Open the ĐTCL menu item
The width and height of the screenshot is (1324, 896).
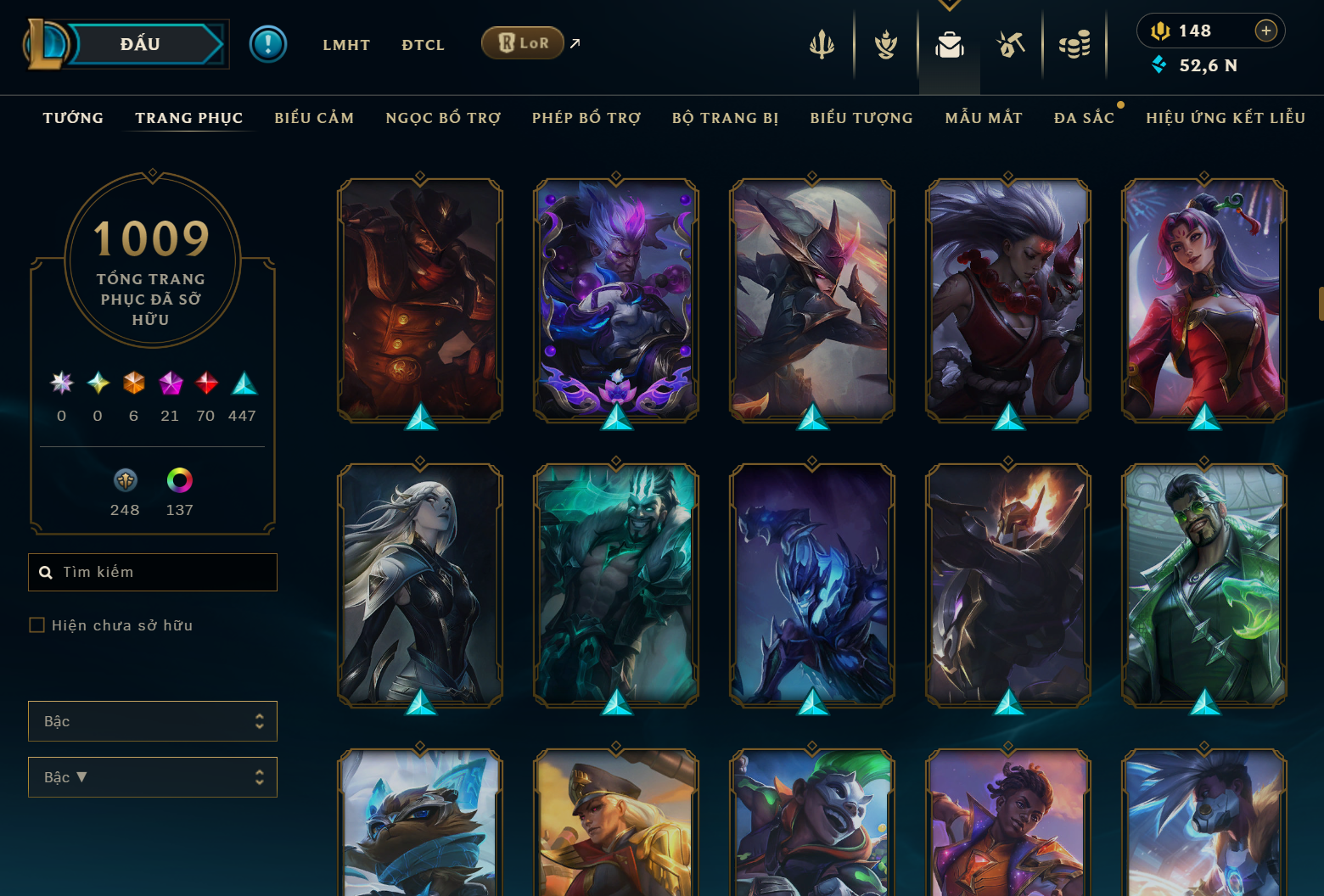(423, 44)
